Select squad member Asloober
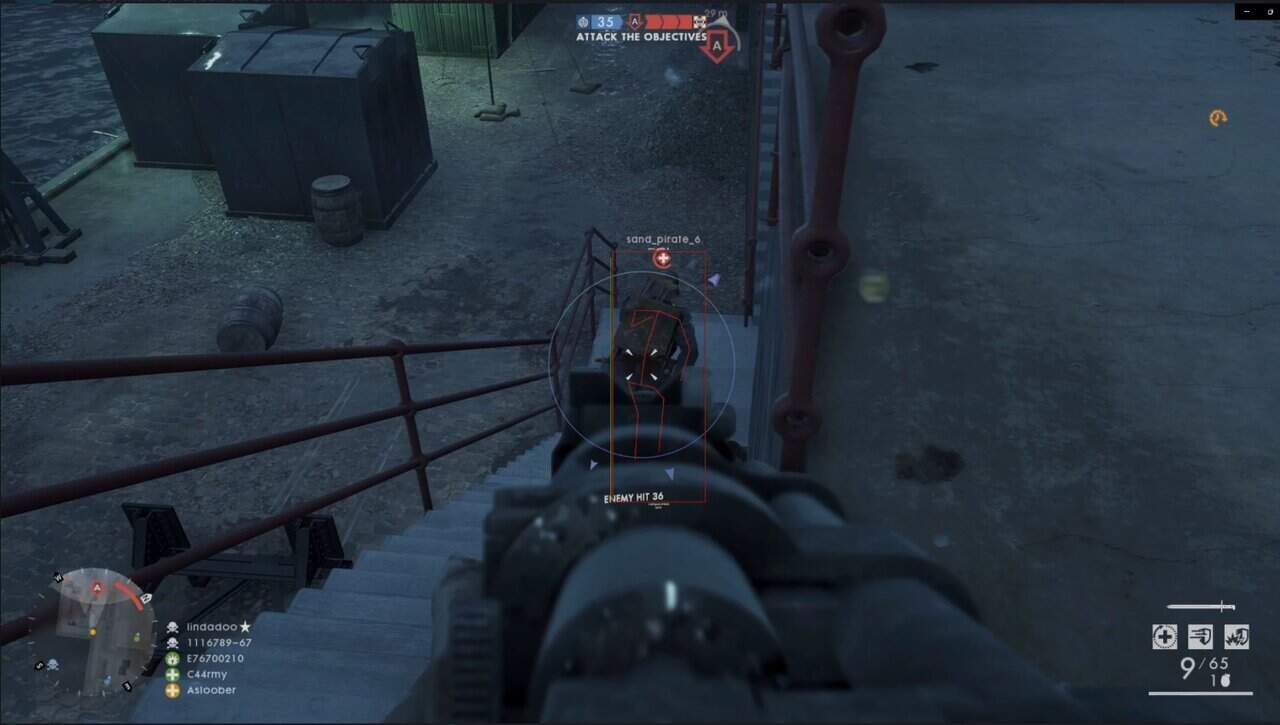Viewport: 1280px width, 725px height. (211, 690)
